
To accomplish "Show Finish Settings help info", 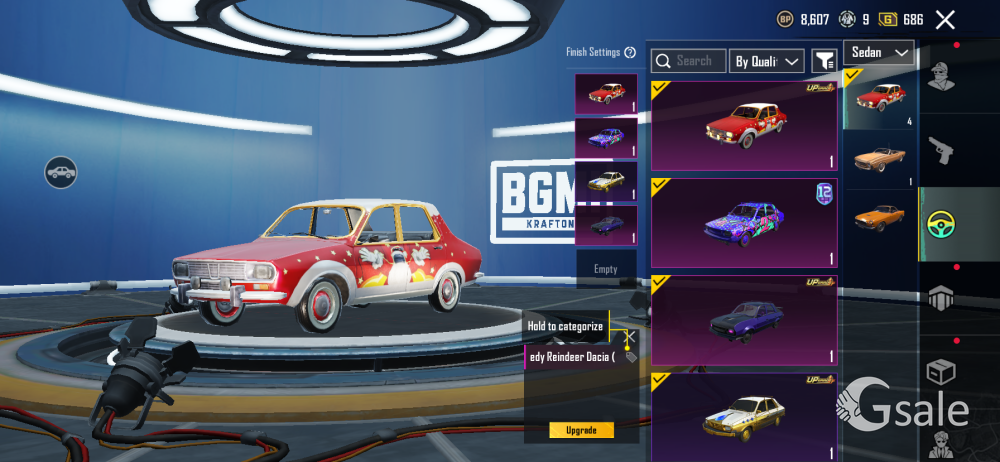I will [x=630, y=52].
